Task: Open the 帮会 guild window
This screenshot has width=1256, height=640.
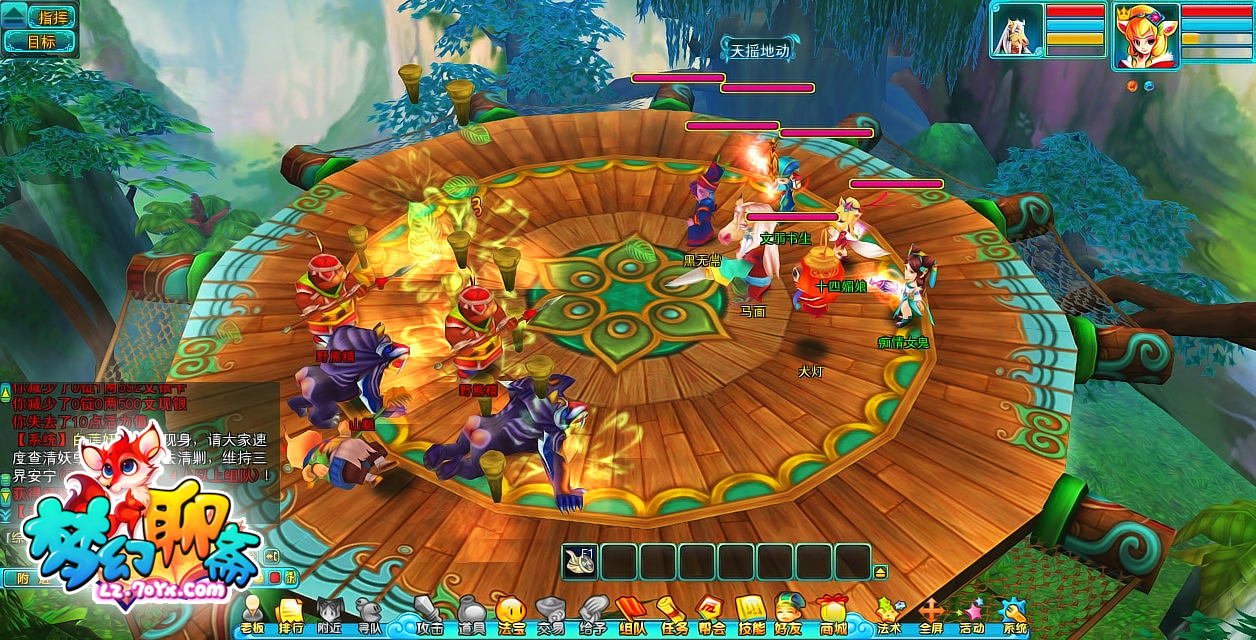Action: [x=711, y=612]
